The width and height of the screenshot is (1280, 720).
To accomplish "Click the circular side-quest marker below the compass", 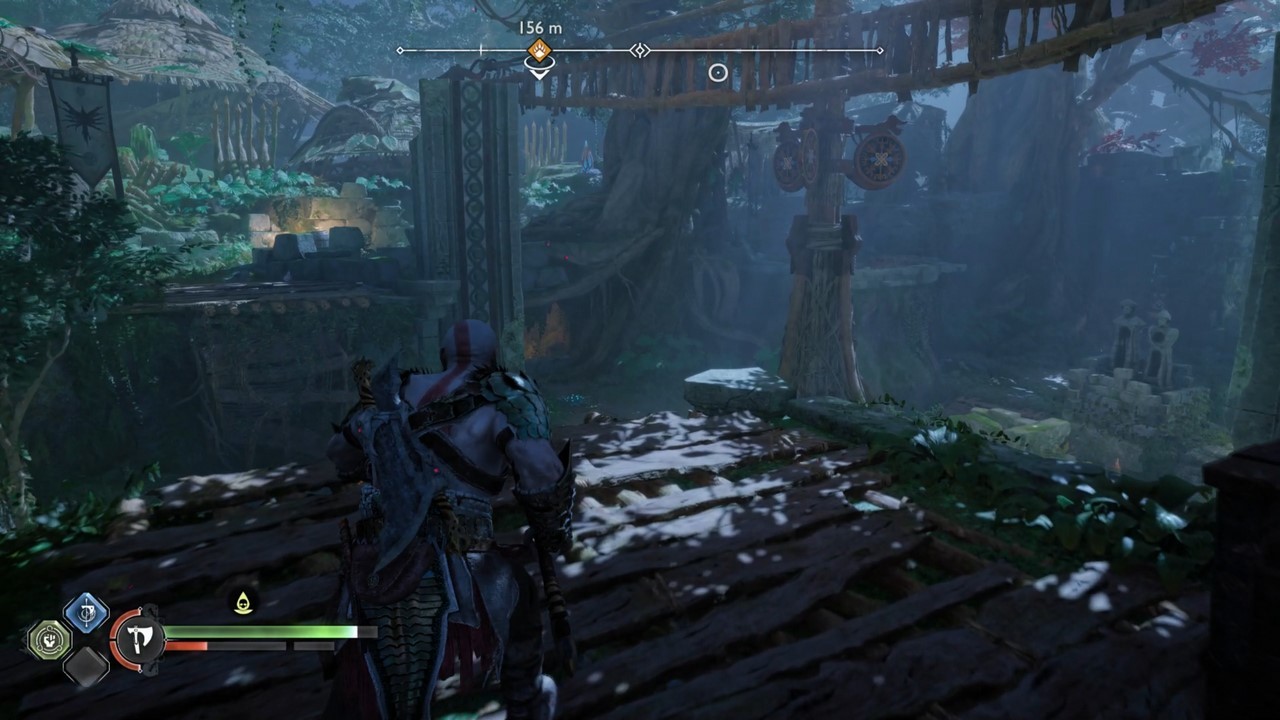I will (x=717, y=72).
